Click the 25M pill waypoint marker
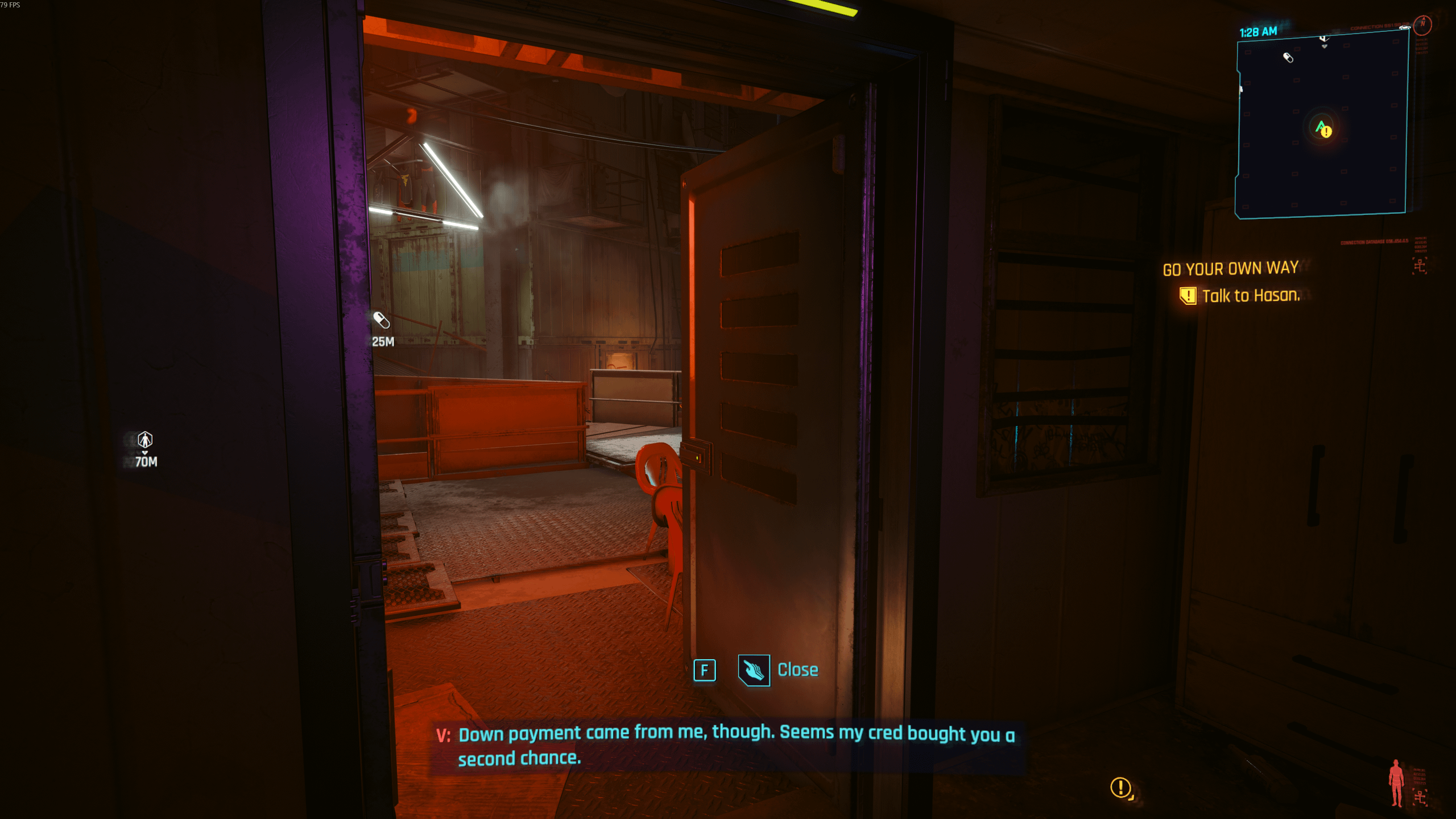 [381, 320]
